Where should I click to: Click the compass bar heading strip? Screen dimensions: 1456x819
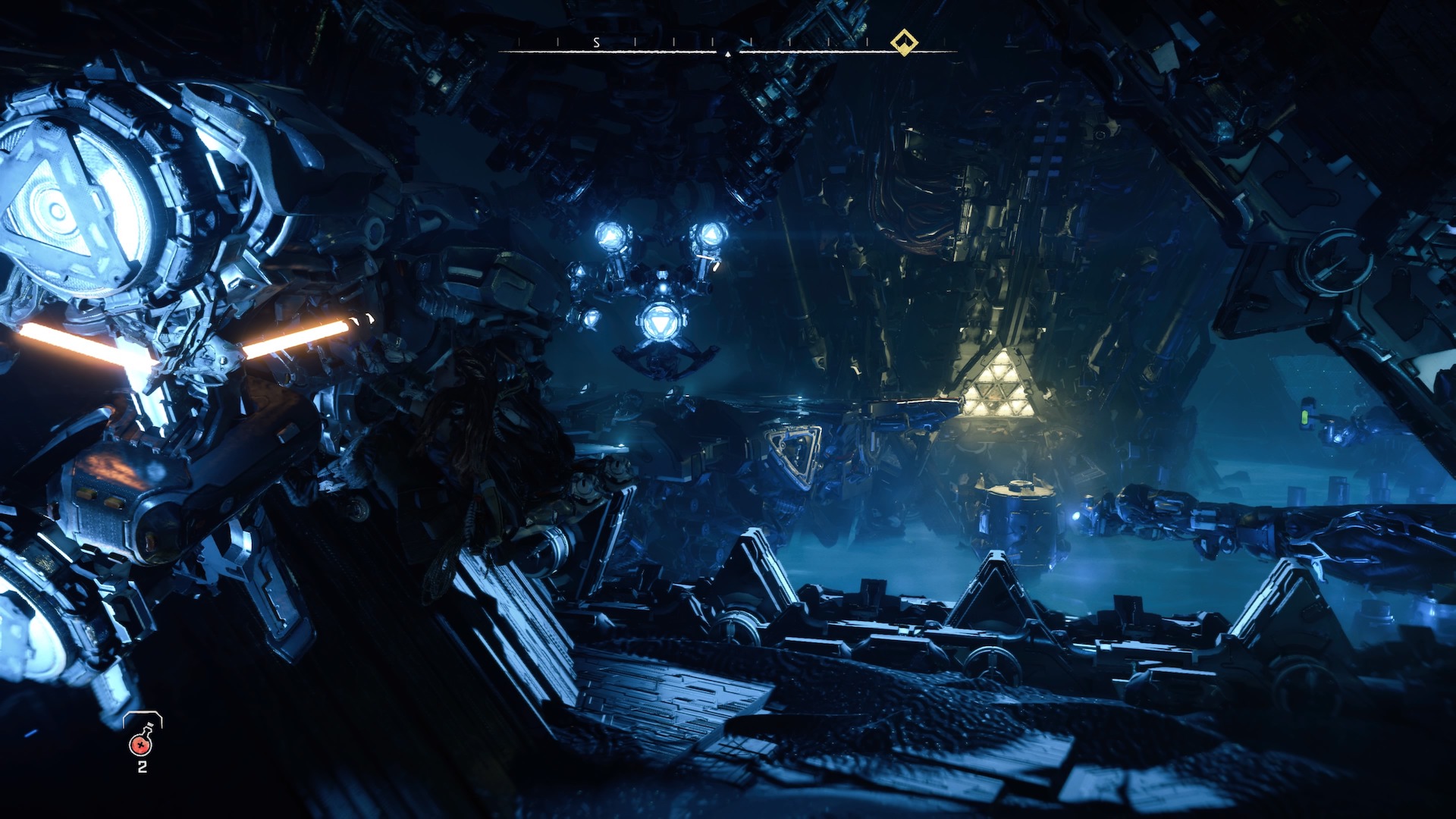[x=726, y=47]
